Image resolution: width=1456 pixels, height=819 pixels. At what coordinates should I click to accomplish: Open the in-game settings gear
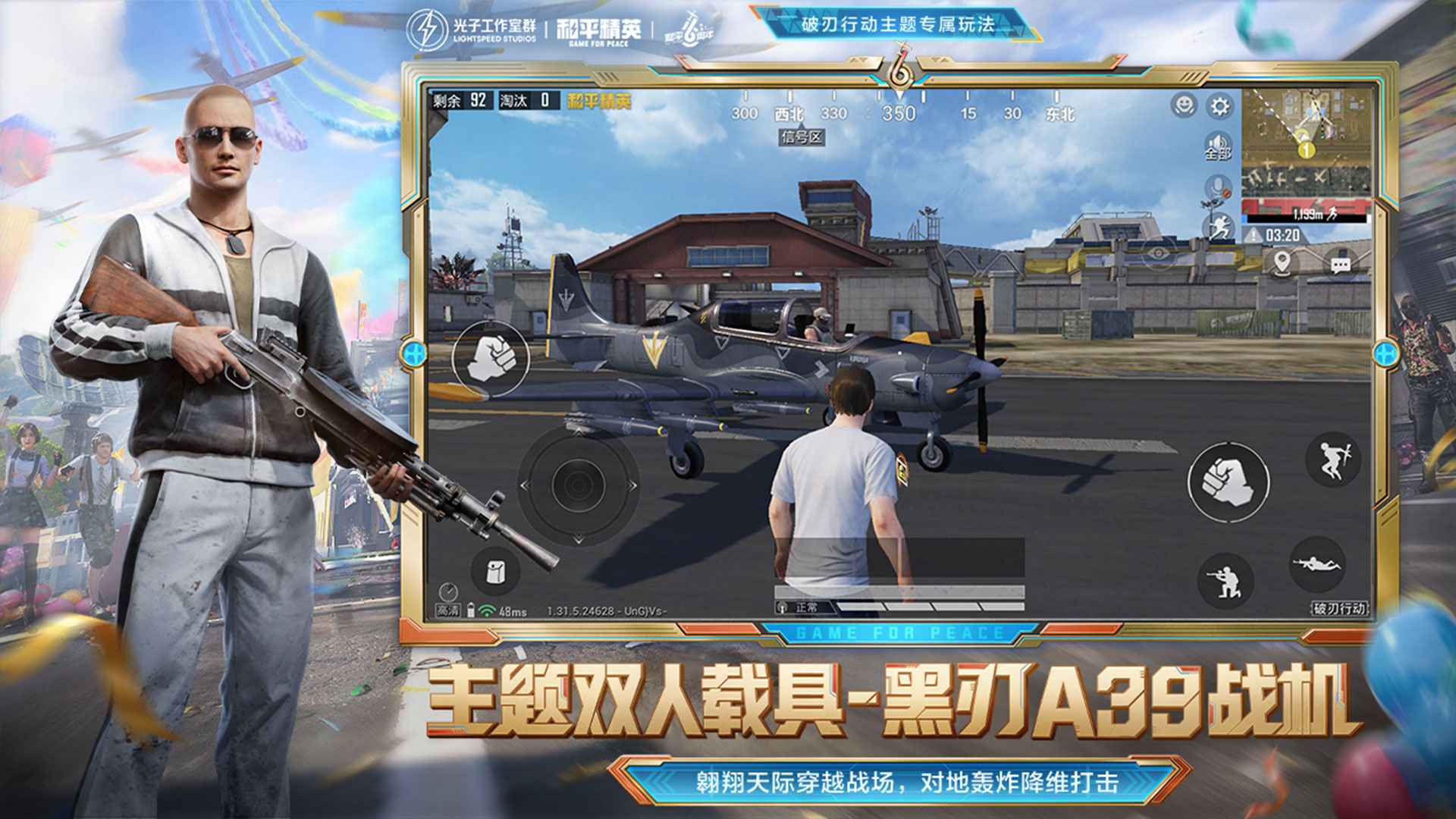tap(1219, 106)
